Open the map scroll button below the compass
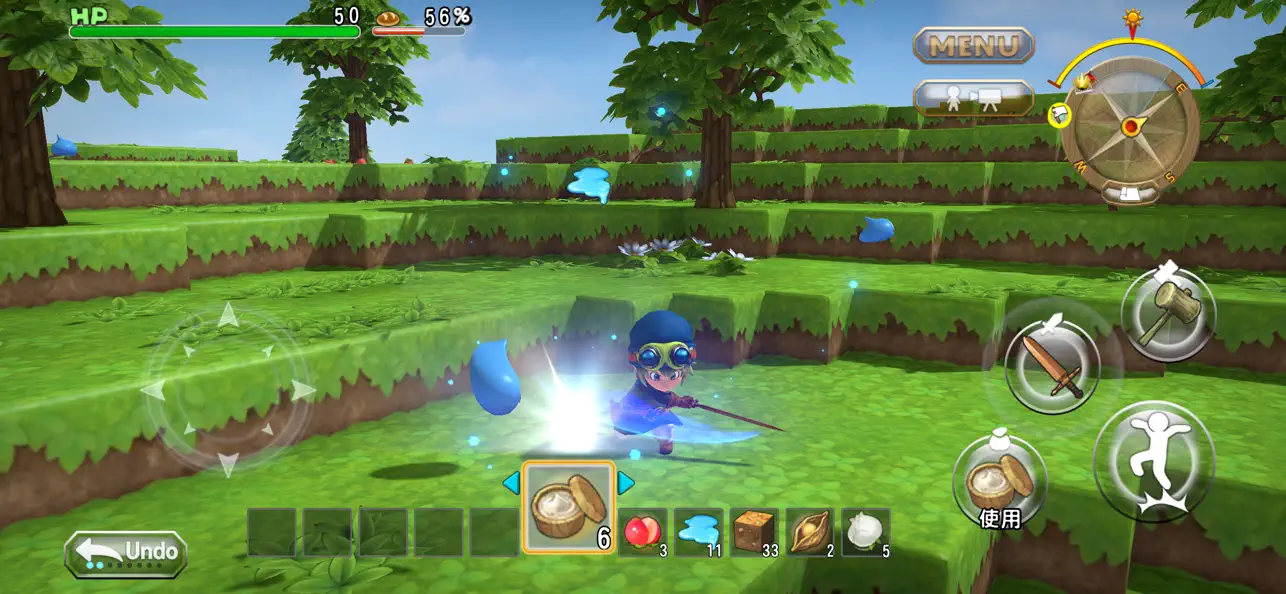 click(x=1130, y=193)
